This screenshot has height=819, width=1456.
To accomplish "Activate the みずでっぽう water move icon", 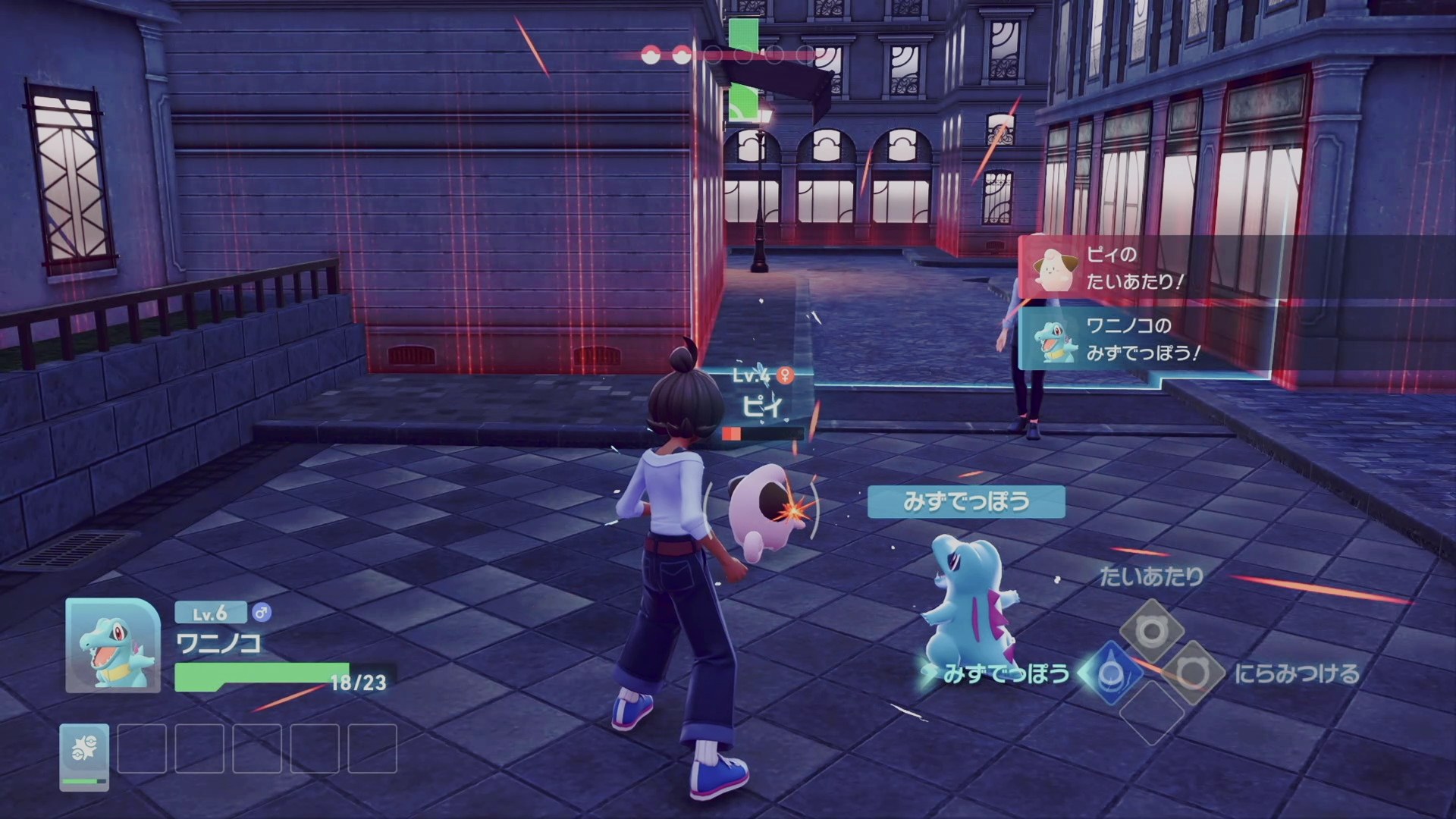I will 1112,672.
